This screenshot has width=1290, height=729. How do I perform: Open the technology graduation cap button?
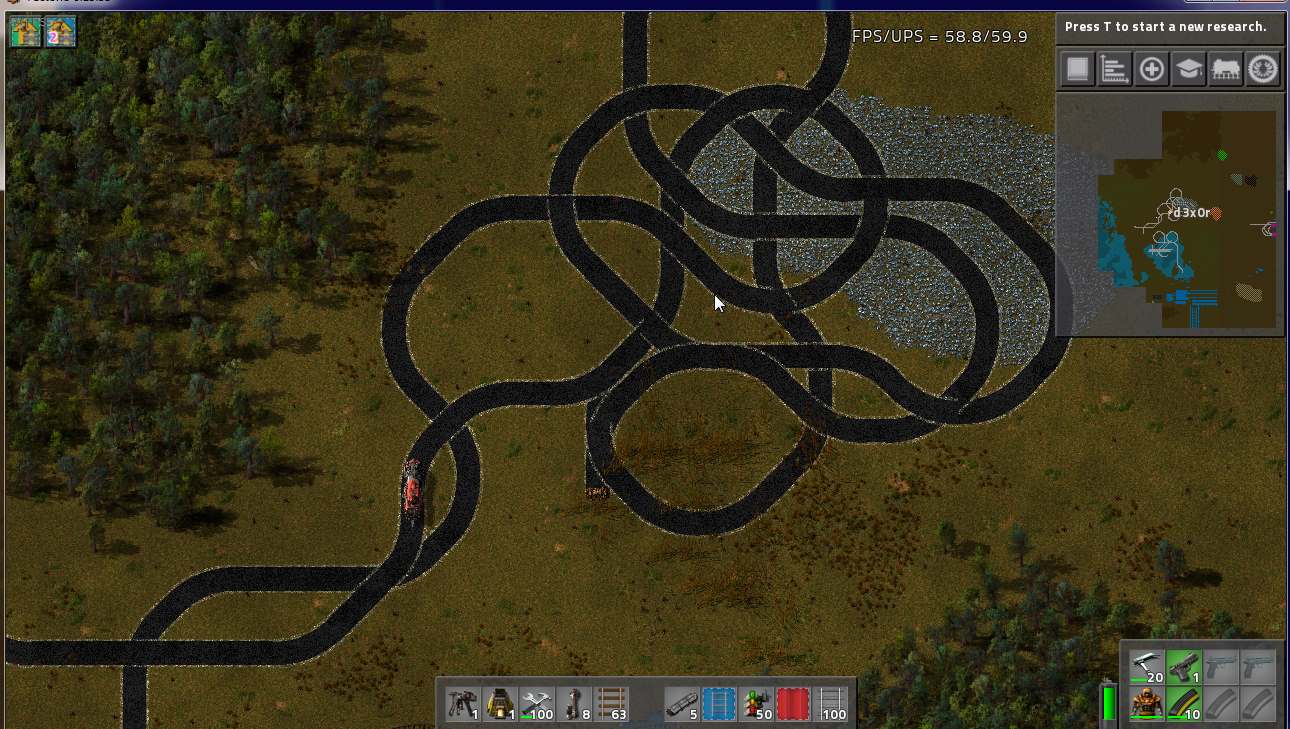[x=1188, y=69]
